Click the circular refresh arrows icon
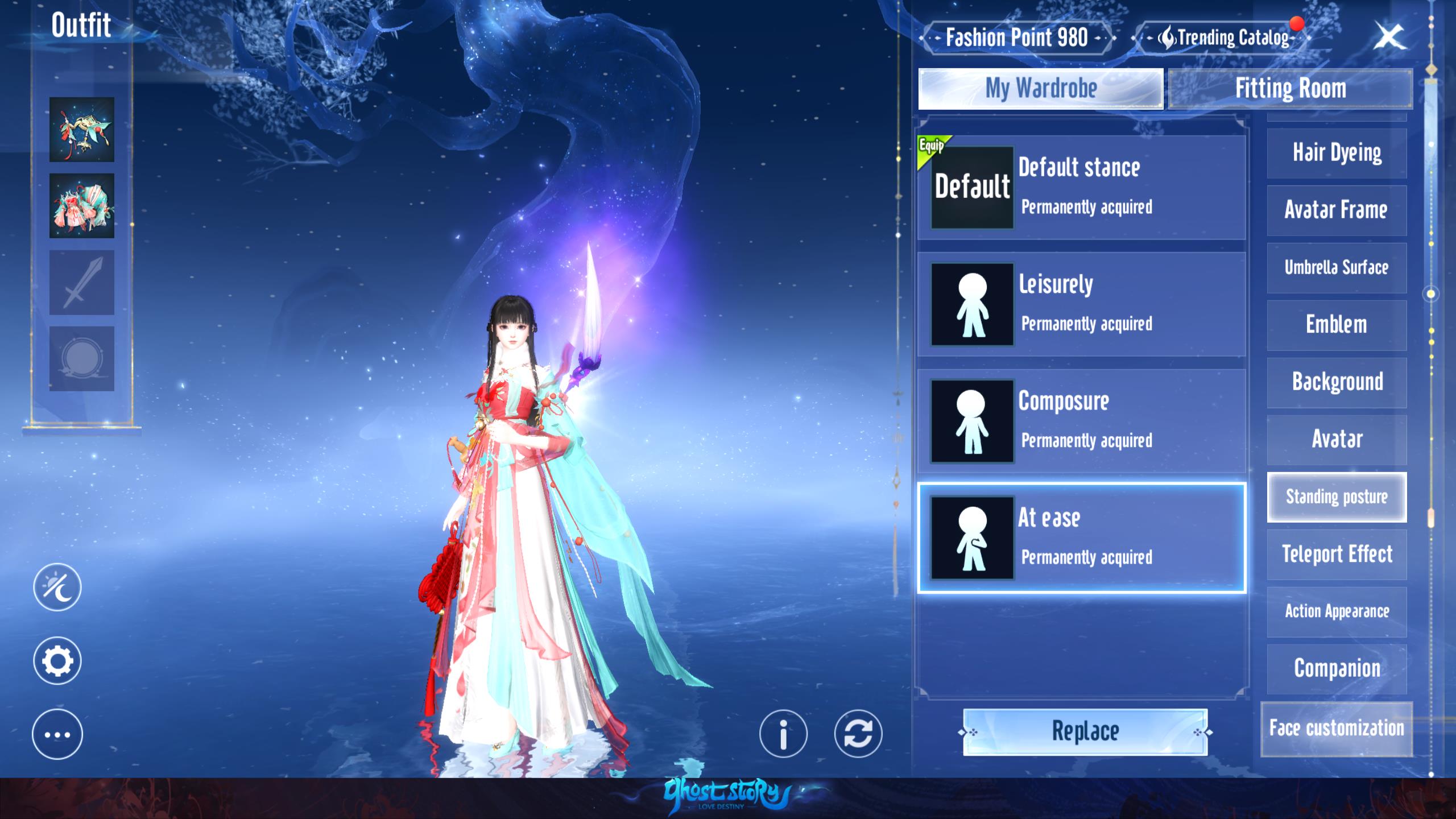Screen dimensions: 1456x819 858,734
